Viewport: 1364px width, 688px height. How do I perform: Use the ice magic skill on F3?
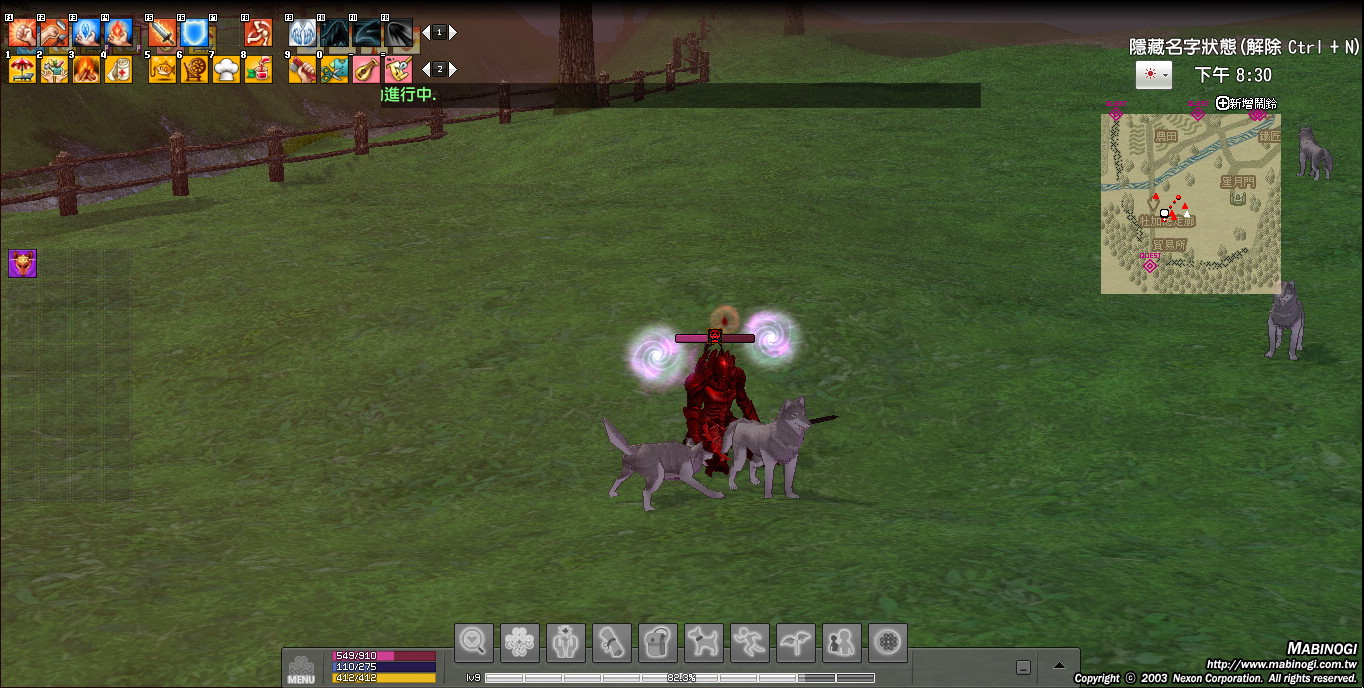[86, 33]
